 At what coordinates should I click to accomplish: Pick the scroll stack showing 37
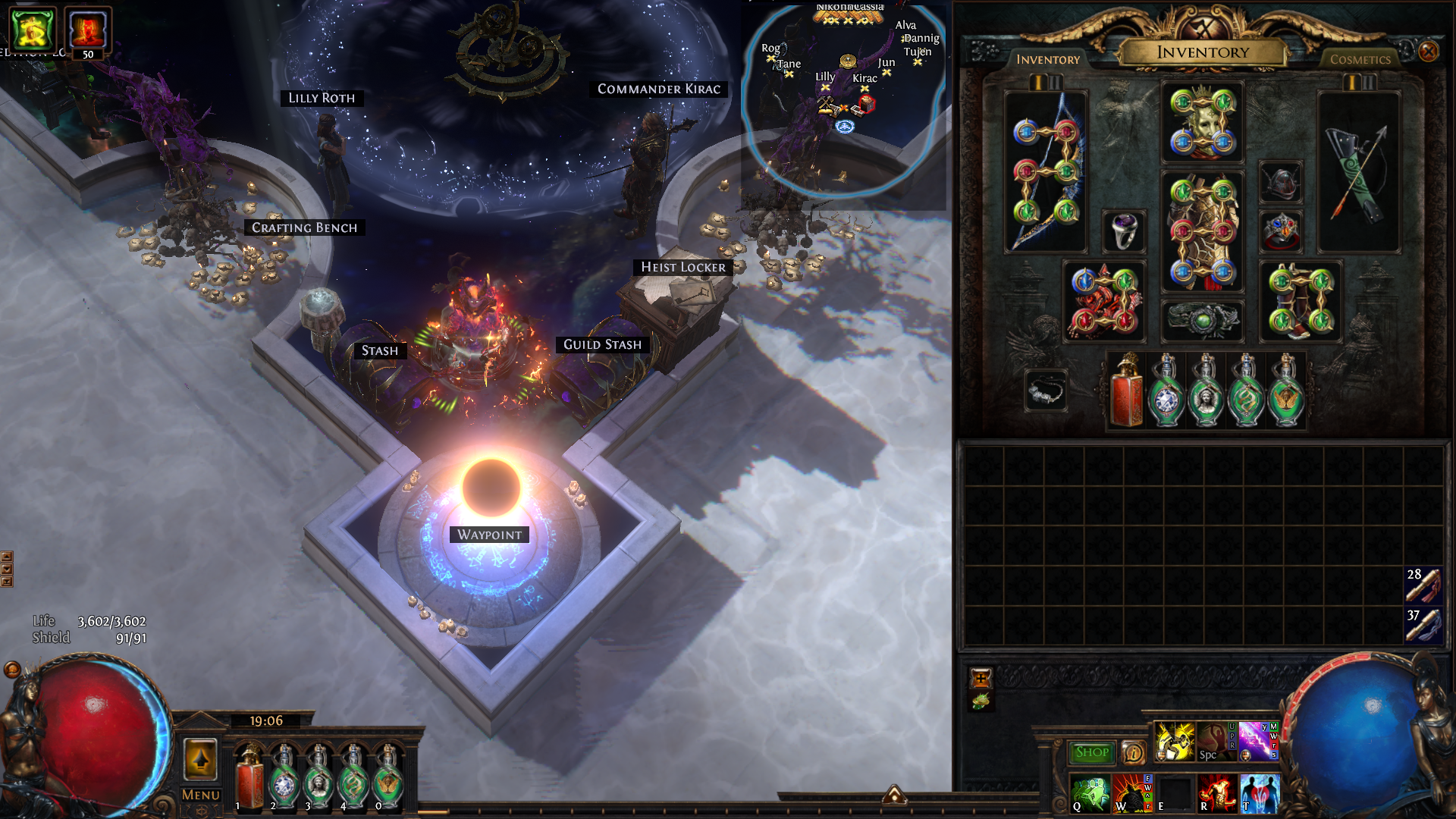[1423, 626]
